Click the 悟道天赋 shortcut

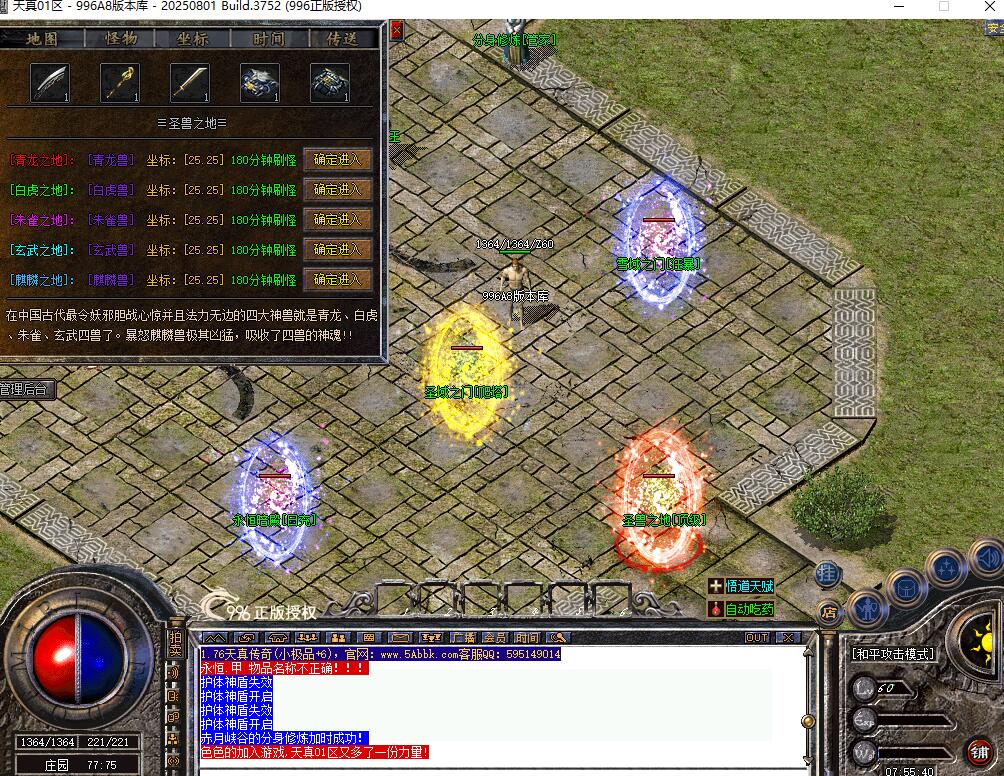[741, 587]
